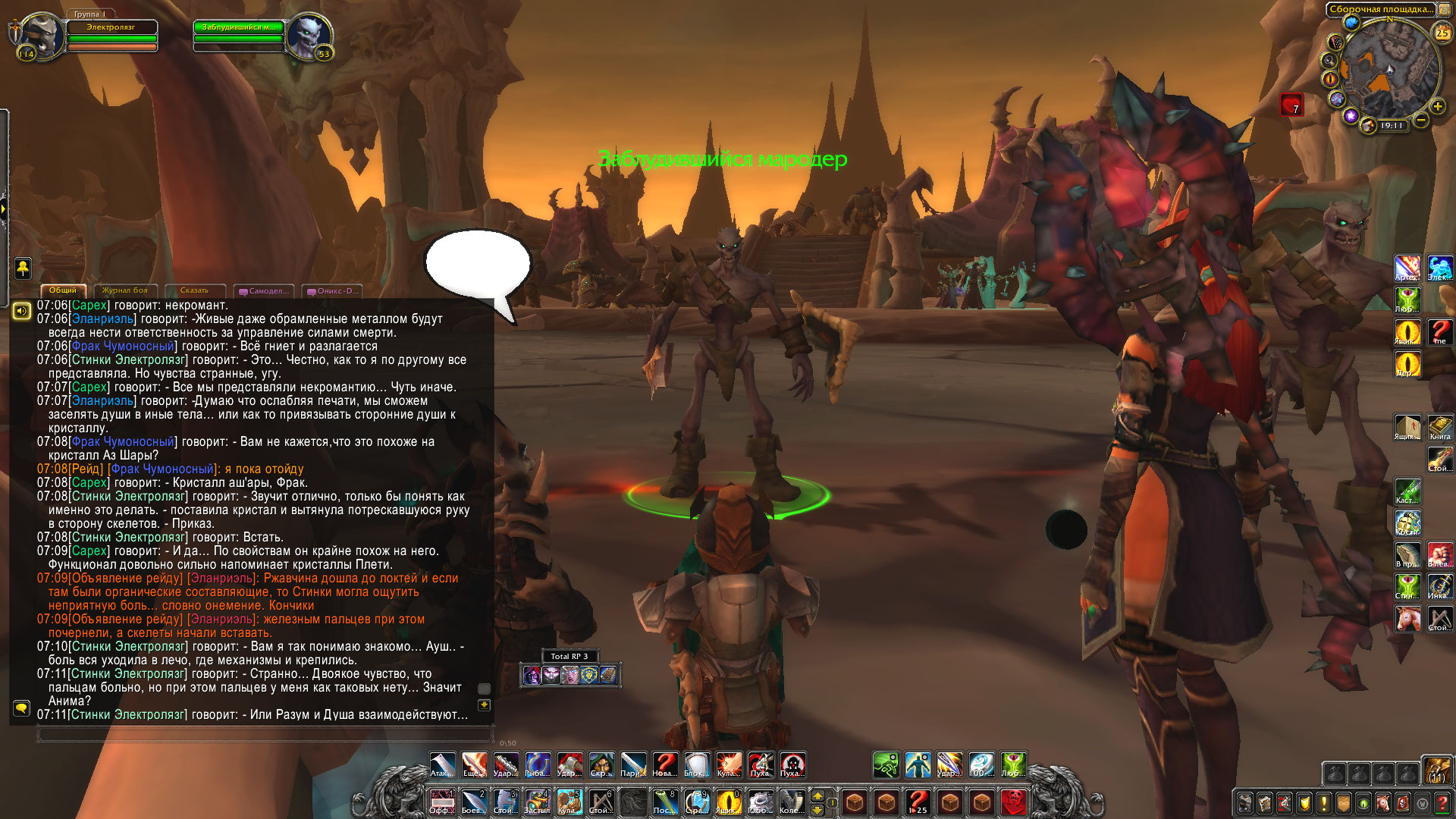Trigger the Рыбалка fishing hook ability
The width and height of the screenshot is (1456, 819).
tap(538, 765)
